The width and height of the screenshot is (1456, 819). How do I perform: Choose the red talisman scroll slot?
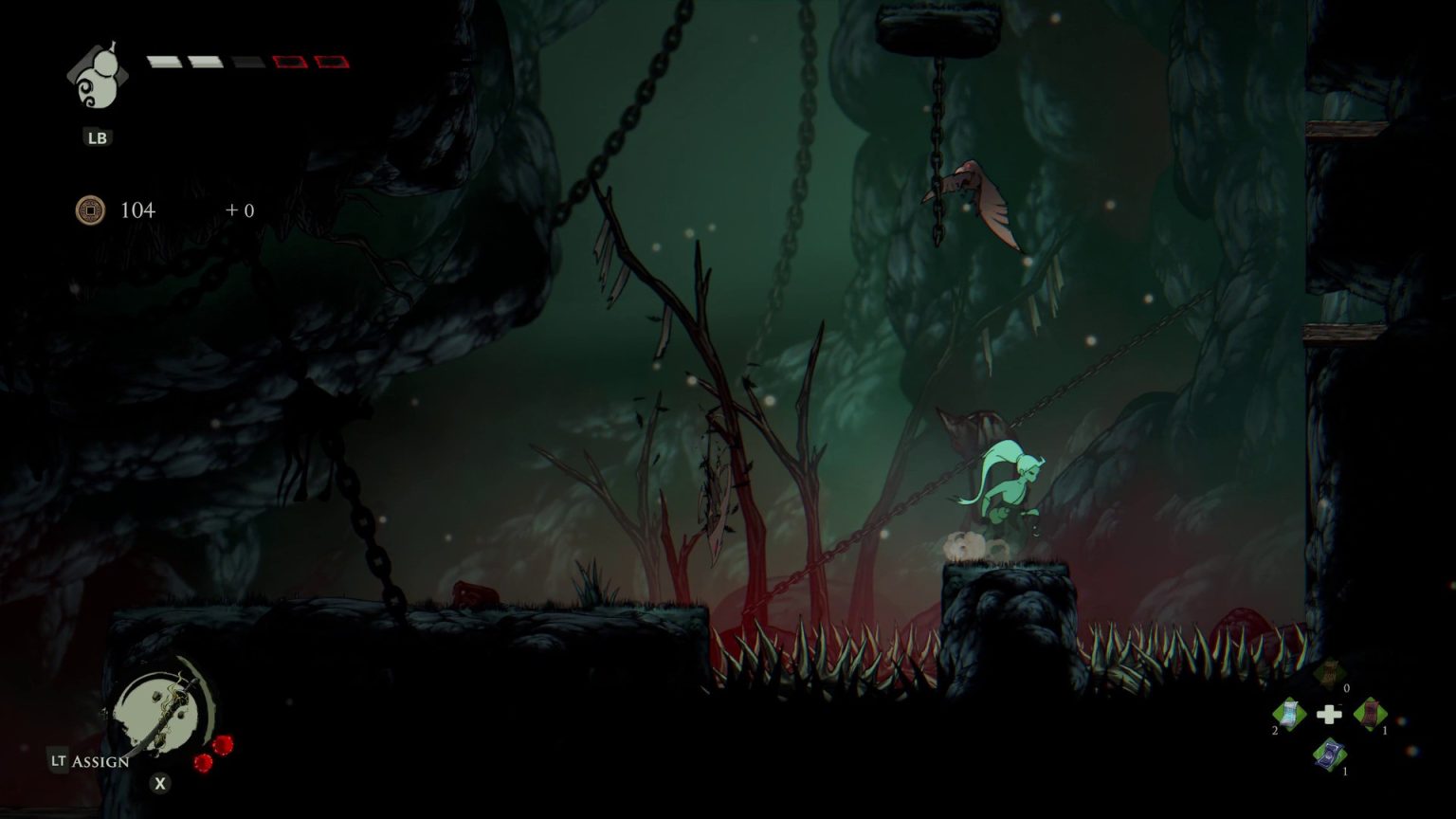[1370, 713]
